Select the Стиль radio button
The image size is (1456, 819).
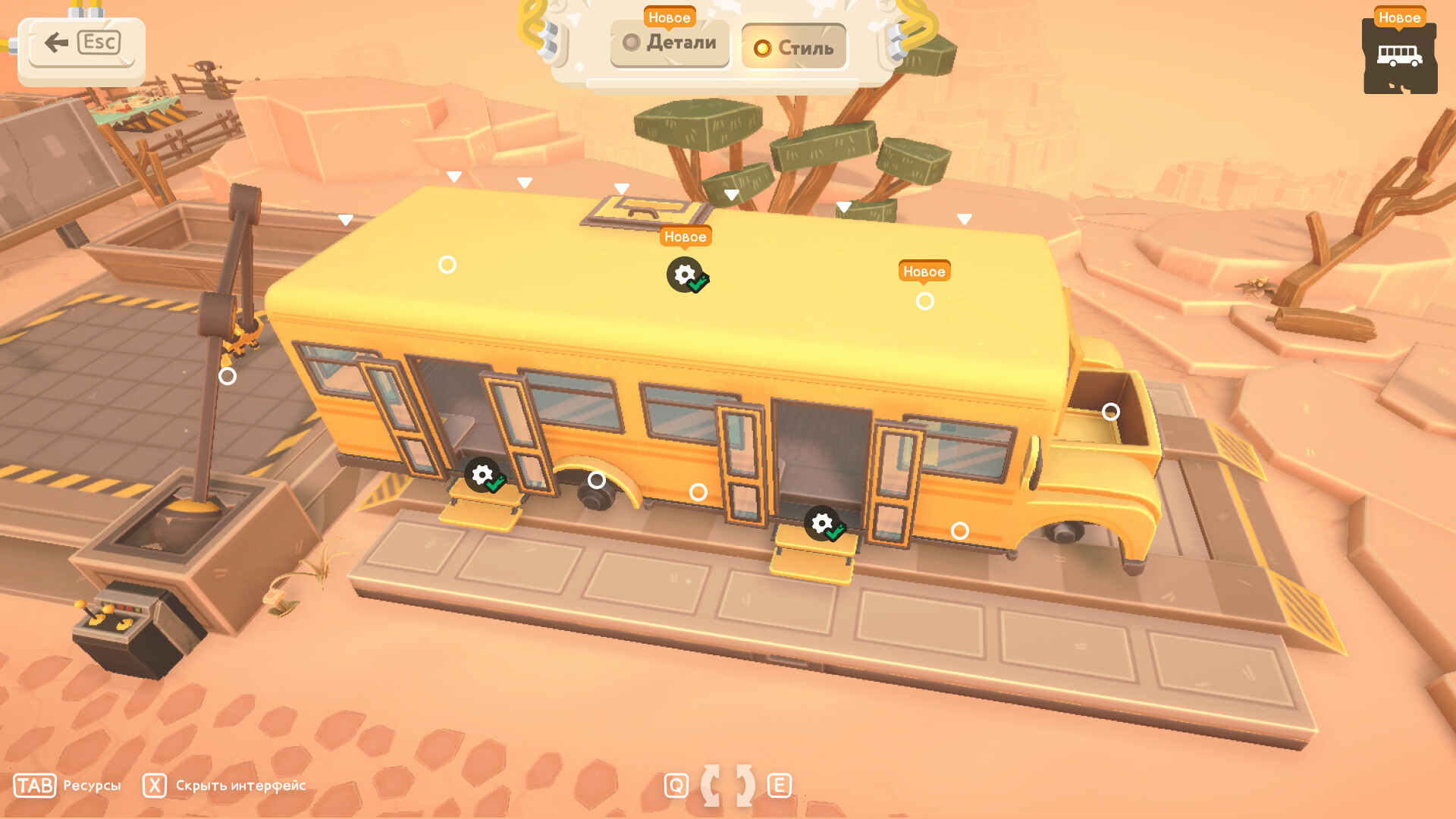coord(761,47)
